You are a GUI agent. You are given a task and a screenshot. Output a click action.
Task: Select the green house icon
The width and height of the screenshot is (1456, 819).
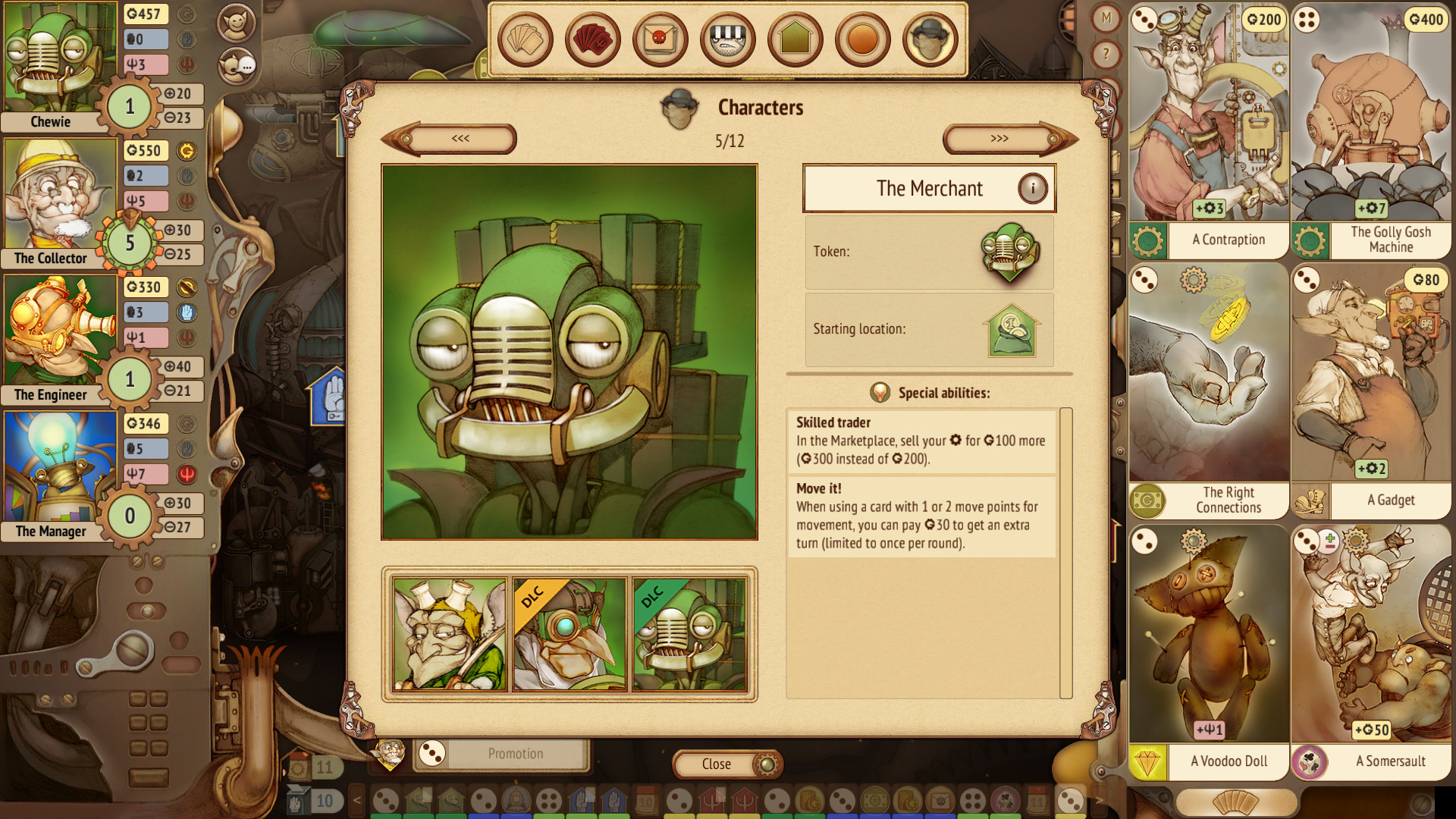coord(794,39)
